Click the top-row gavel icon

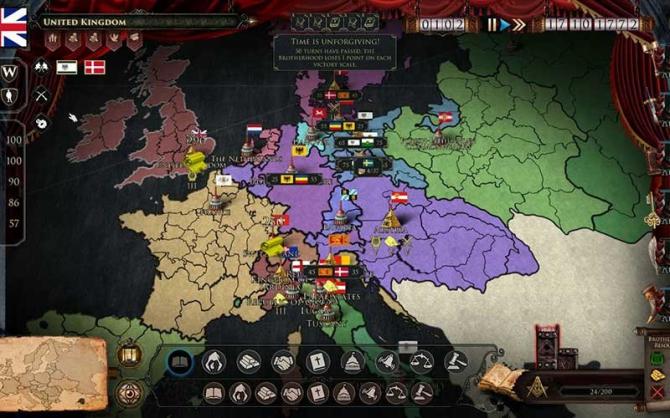[456, 362]
